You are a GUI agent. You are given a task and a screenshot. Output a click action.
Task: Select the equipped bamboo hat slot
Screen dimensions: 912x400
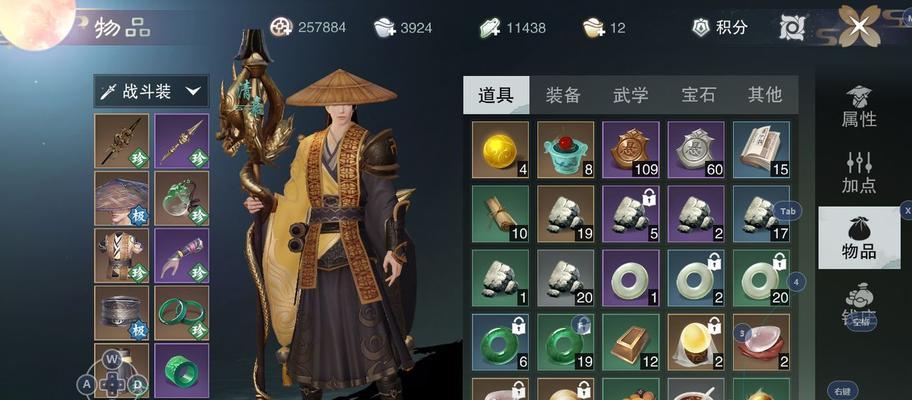pos(122,198)
